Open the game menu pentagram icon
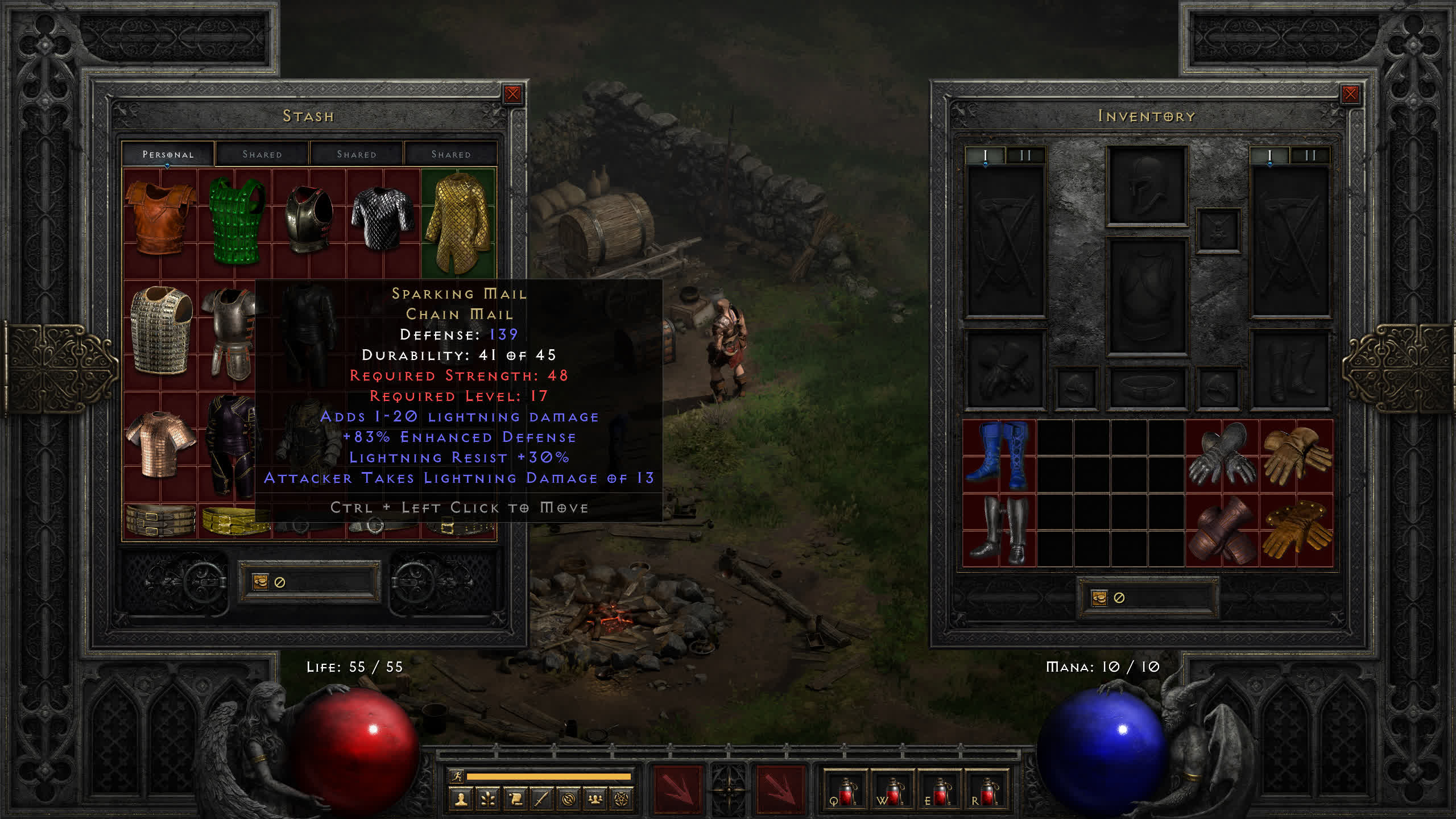Image resolution: width=1456 pixels, height=819 pixels. (x=622, y=800)
